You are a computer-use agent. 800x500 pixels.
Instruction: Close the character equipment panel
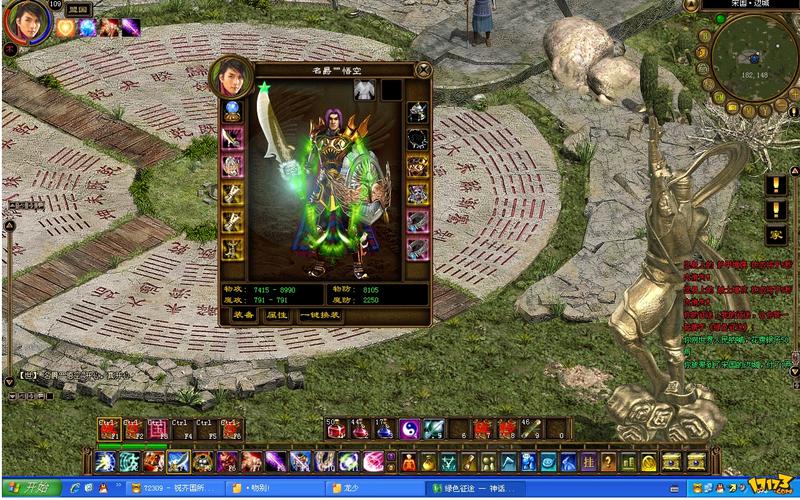(422, 70)
